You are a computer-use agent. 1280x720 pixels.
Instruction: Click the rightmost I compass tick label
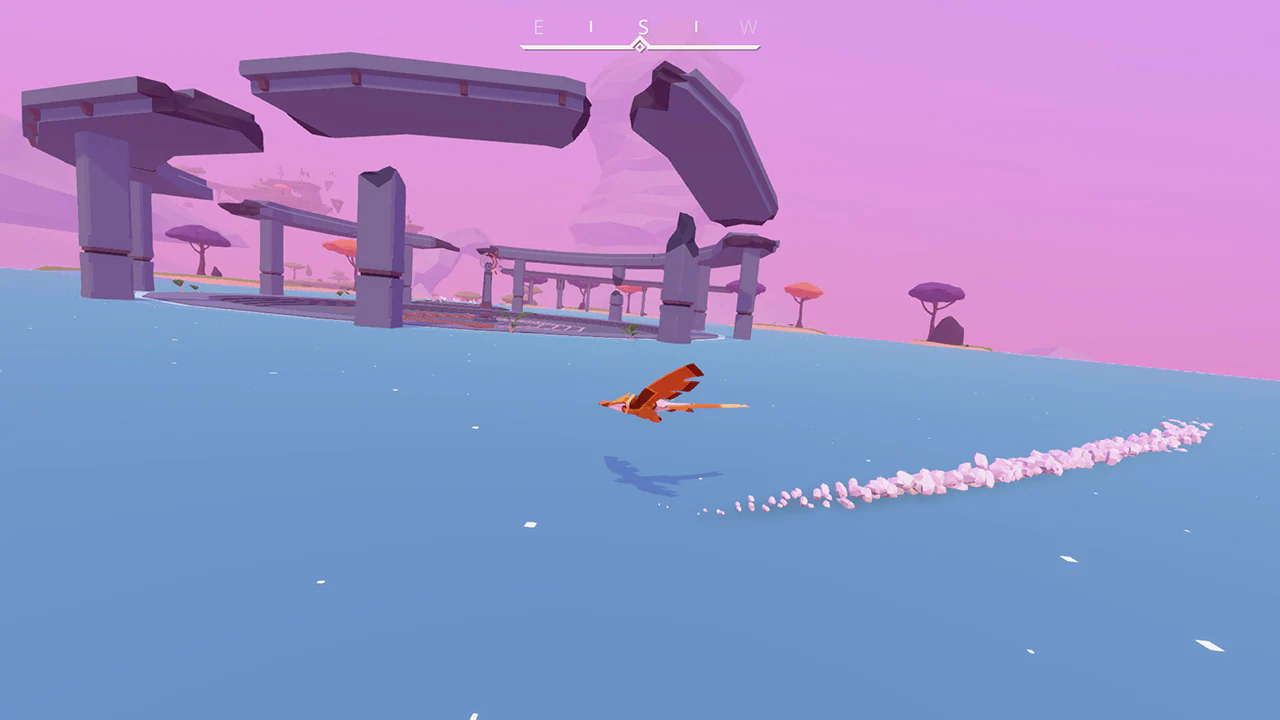pyautogui.click(x=696, y=27)
